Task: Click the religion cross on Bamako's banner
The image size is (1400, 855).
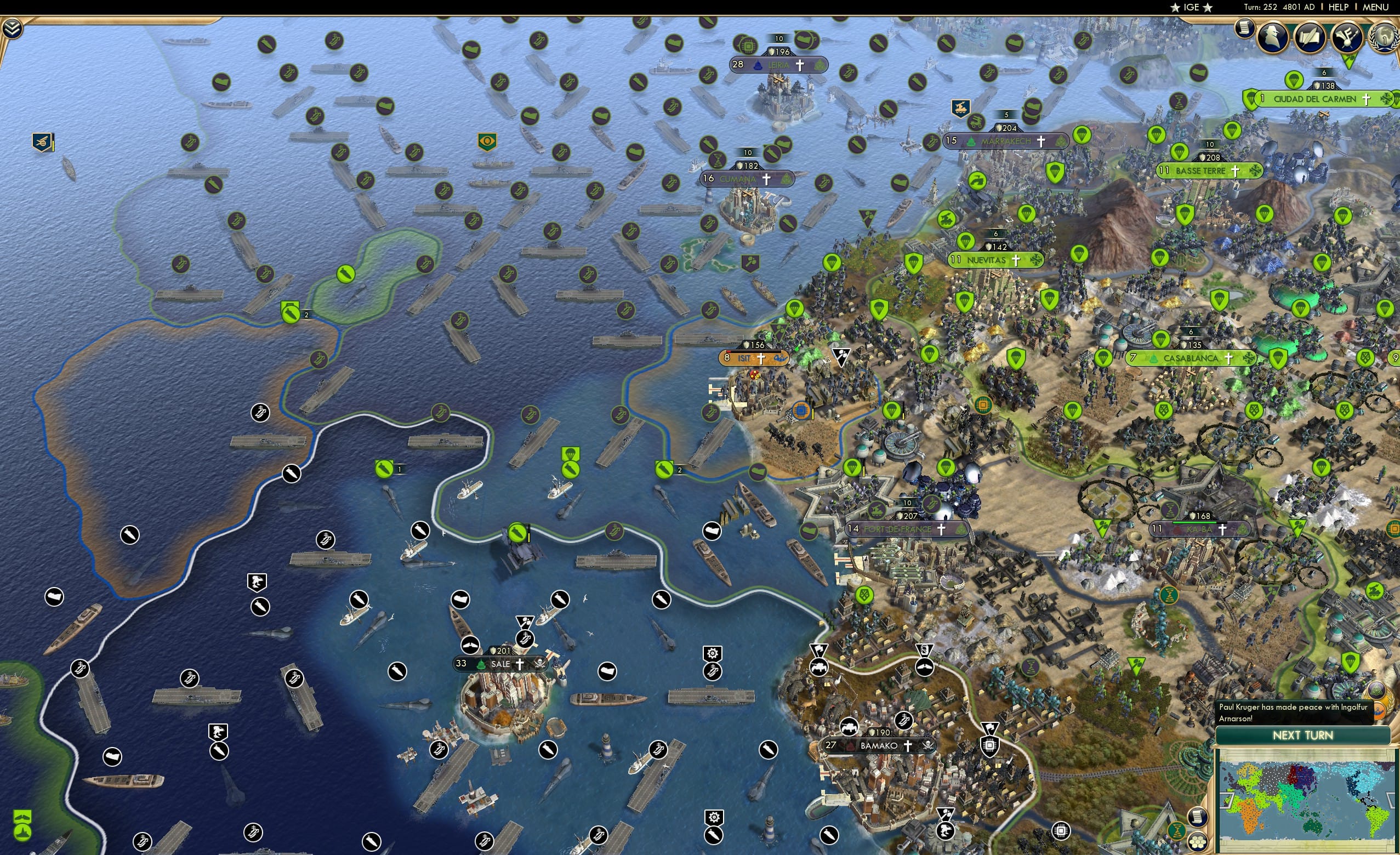Action: click(x=908, y=746)
